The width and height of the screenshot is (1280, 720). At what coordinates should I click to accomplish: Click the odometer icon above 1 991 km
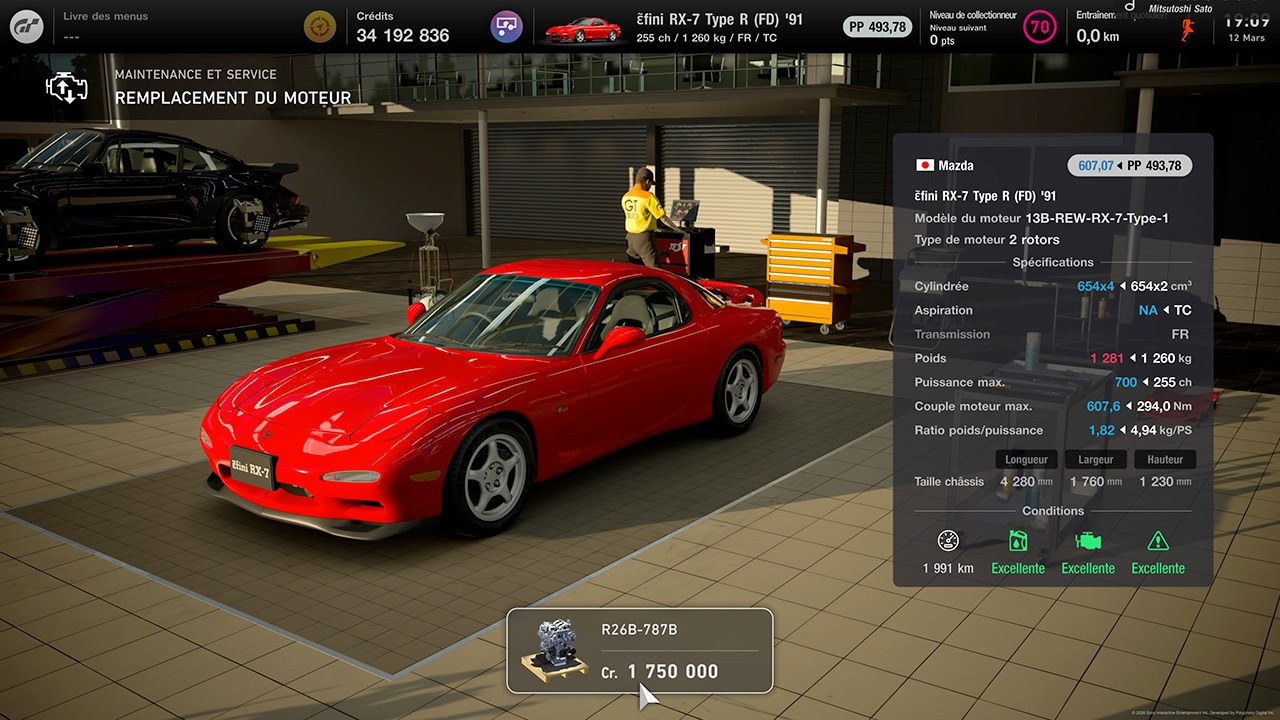(947, 541)
